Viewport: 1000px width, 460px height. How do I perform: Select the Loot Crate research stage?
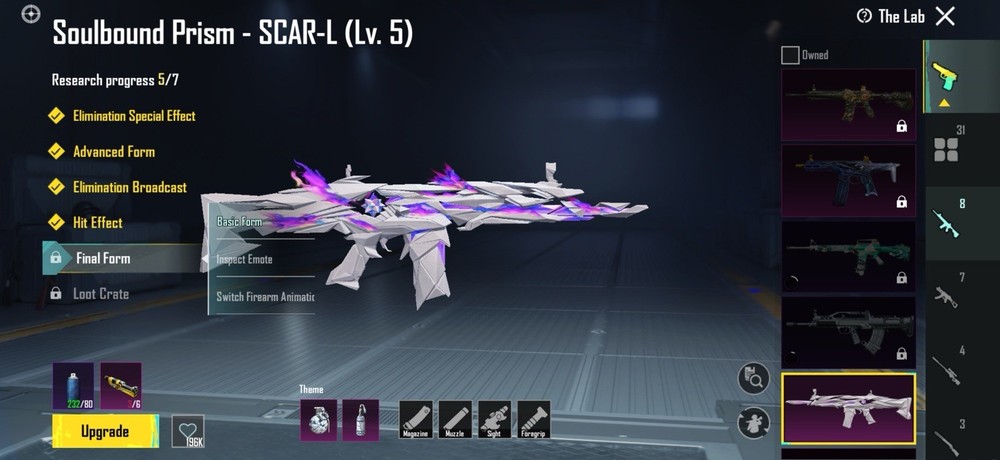(x=100, y=294)
